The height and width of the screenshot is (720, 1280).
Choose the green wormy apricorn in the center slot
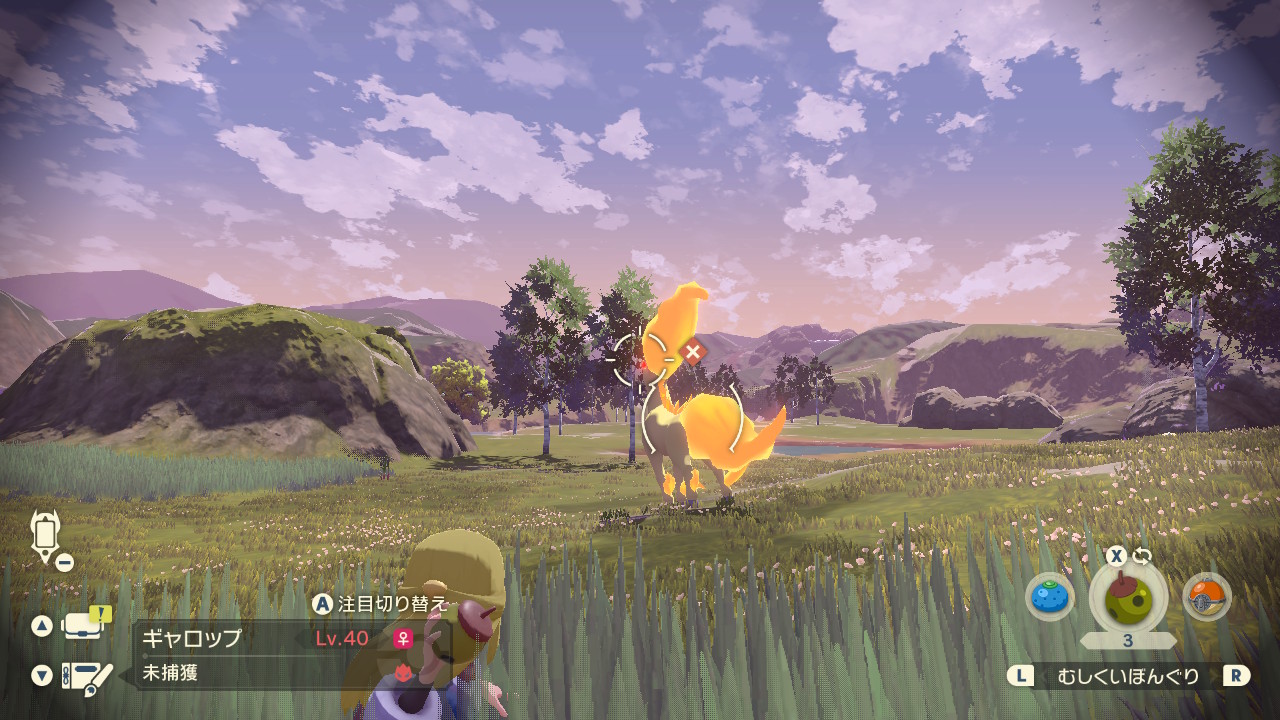[1127, 597]
